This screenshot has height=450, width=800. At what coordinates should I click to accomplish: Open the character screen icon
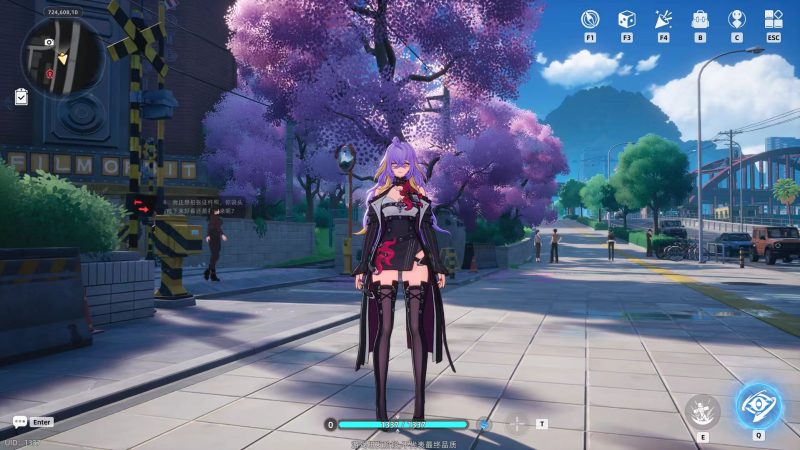[x=736, y=19]
